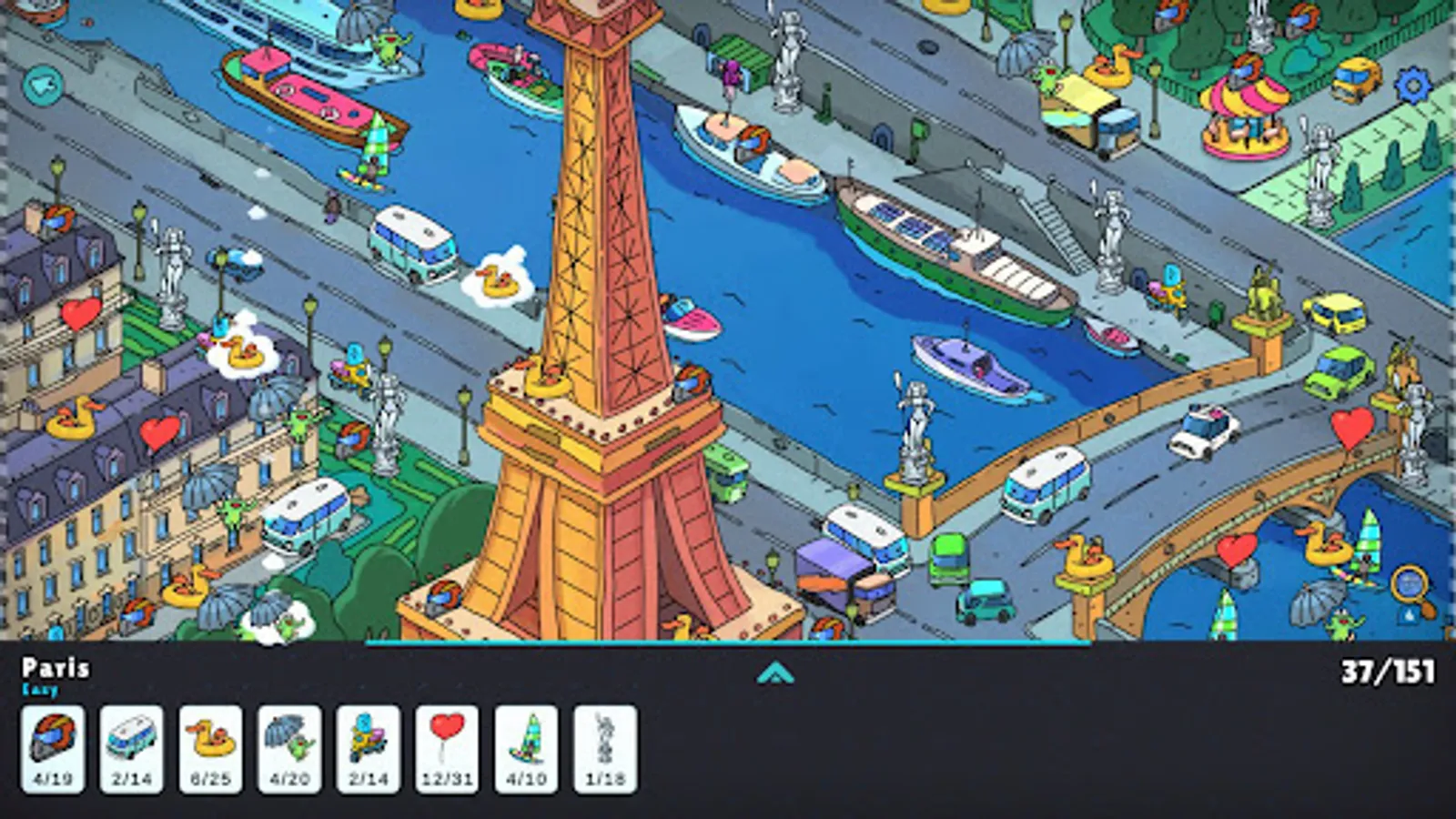1456x819 pixels.
Task: Activate the magnifying glass hint tool
Action: [1407, 582]
